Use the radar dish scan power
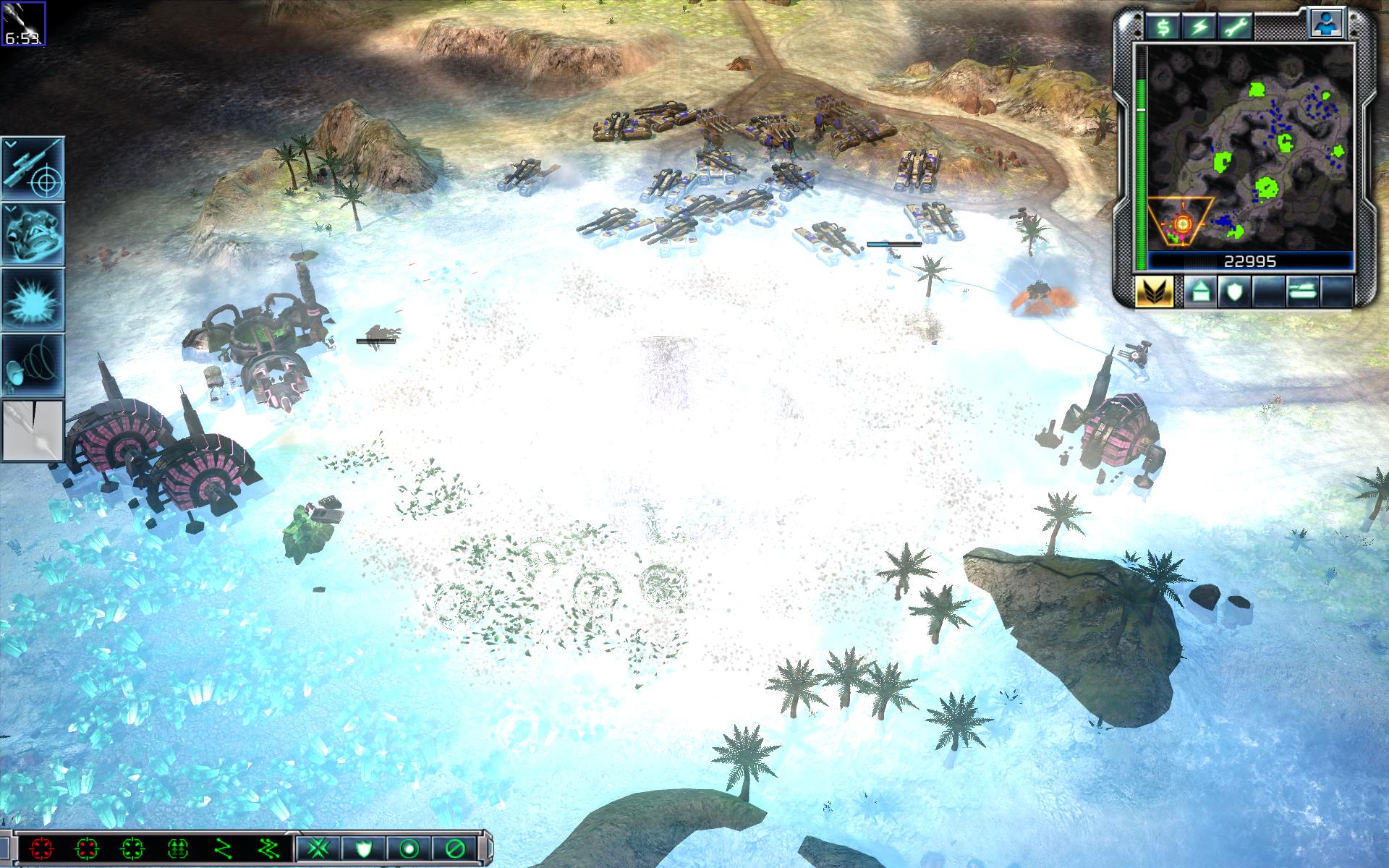1389x868 pixels. pyautogui.click(x=33, y=365)
